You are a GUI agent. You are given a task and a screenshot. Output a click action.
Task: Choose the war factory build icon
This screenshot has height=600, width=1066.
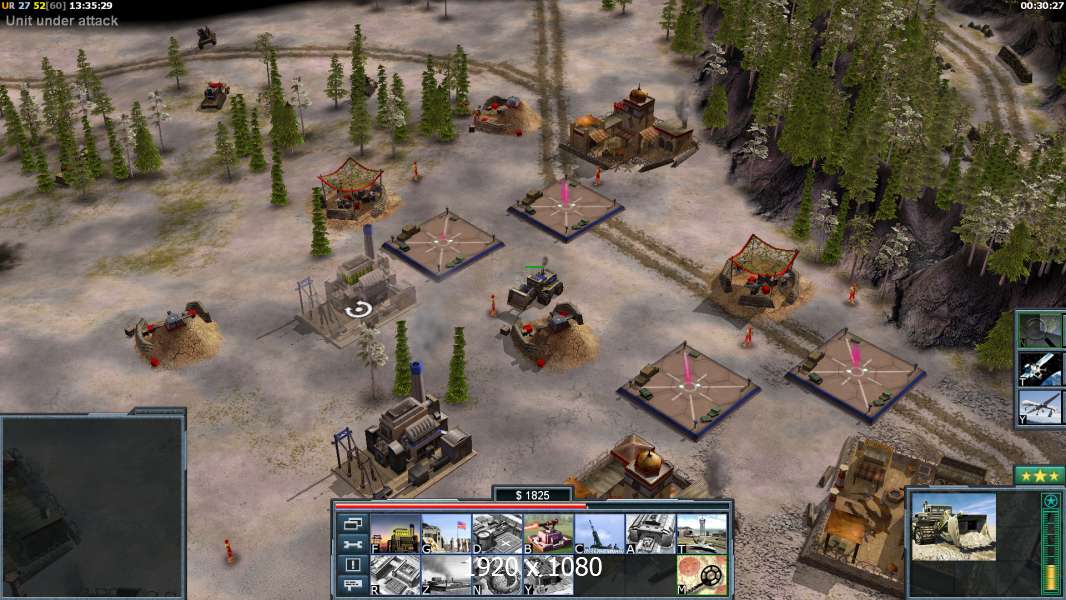[650, 533]
